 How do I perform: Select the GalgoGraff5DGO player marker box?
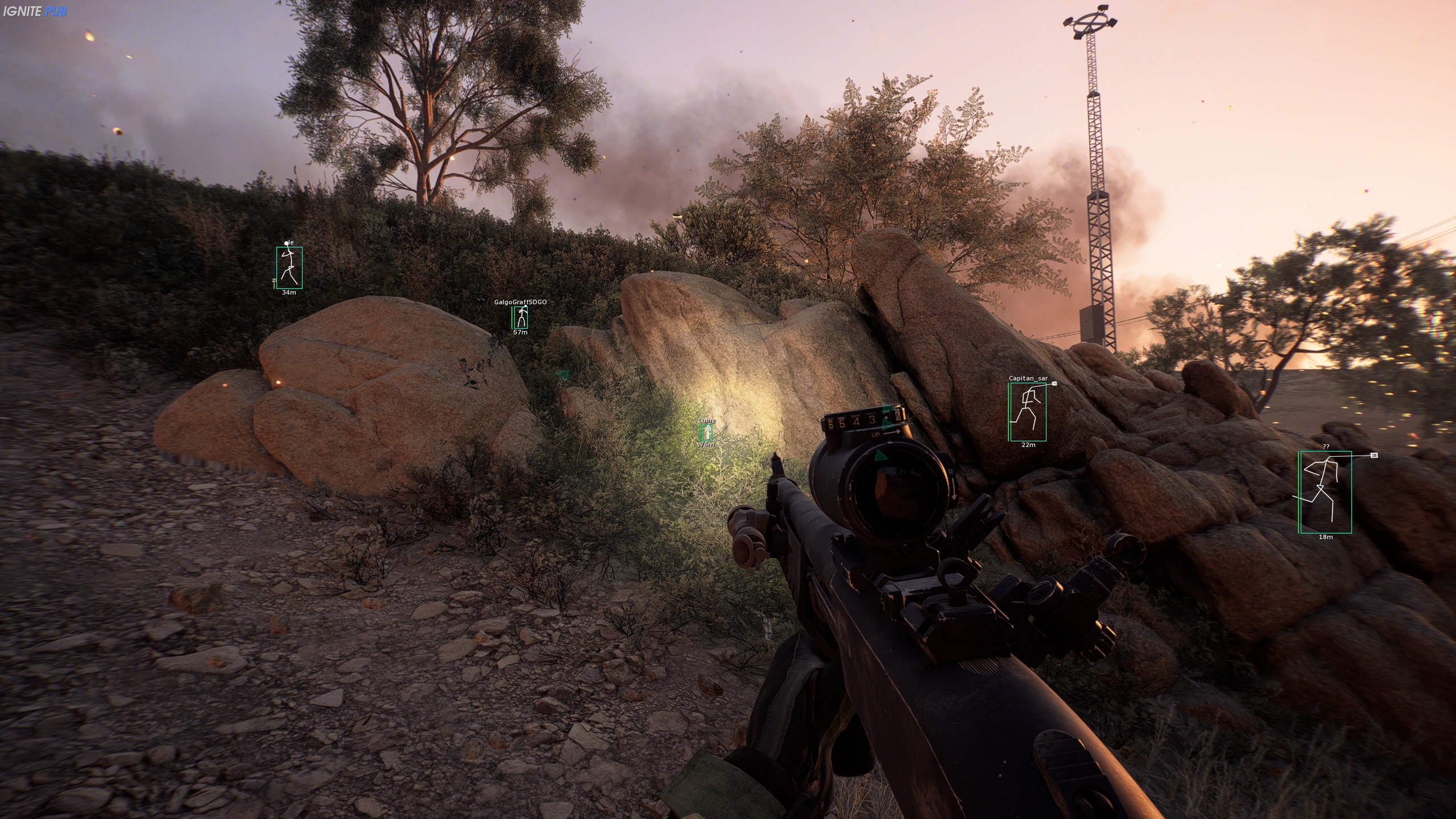[x=520, y=317]
